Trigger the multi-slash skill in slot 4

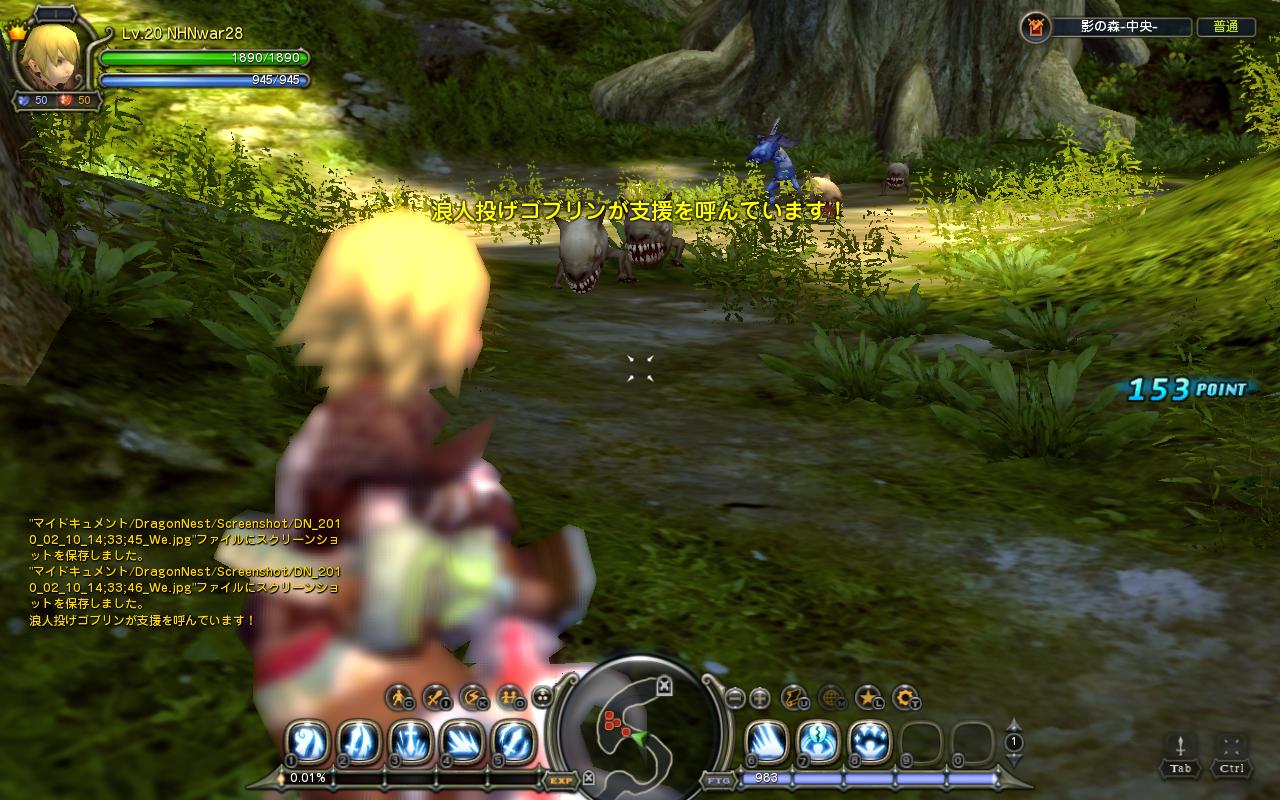(461, 741)
